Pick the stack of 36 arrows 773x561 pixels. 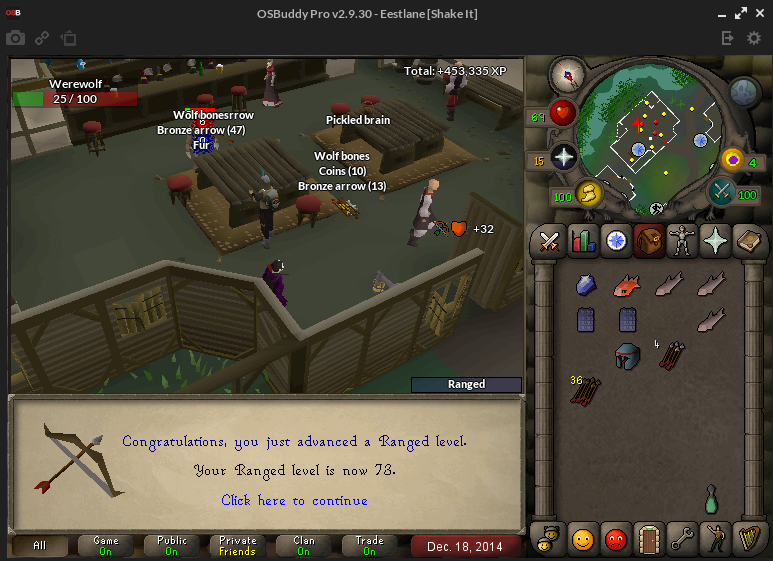point(585,391)
